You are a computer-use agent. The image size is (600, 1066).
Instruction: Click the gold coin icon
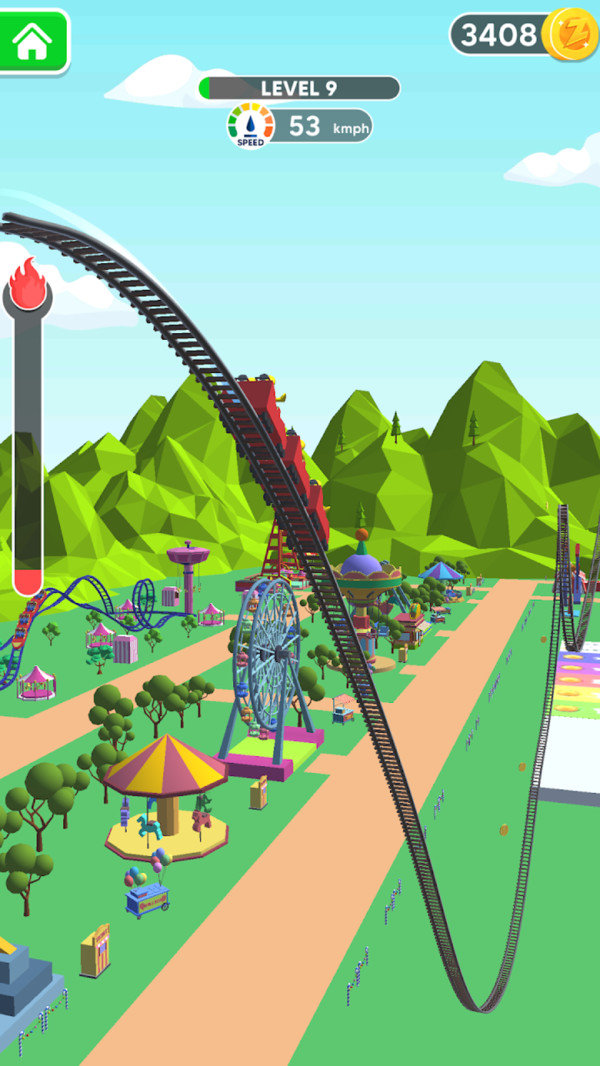tap(571, 35)
